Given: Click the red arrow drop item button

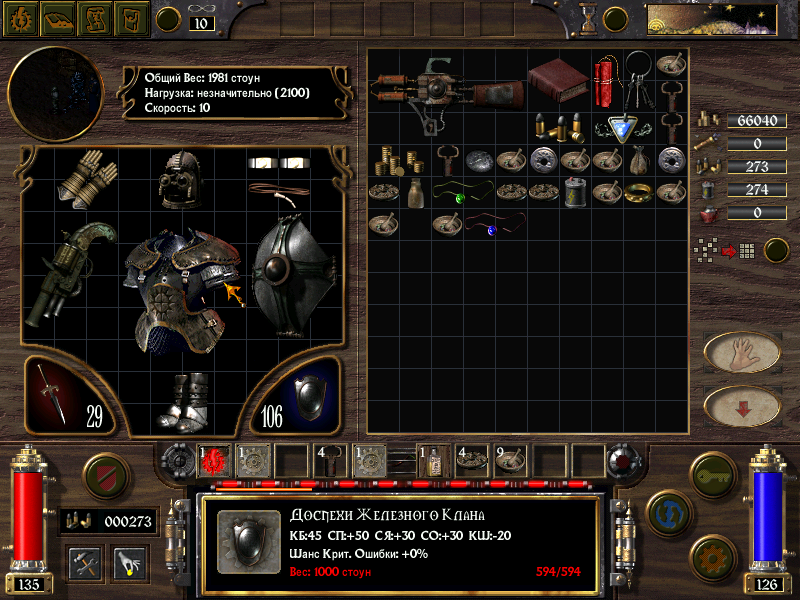Looking at the screenshot, I should [742, 405].
